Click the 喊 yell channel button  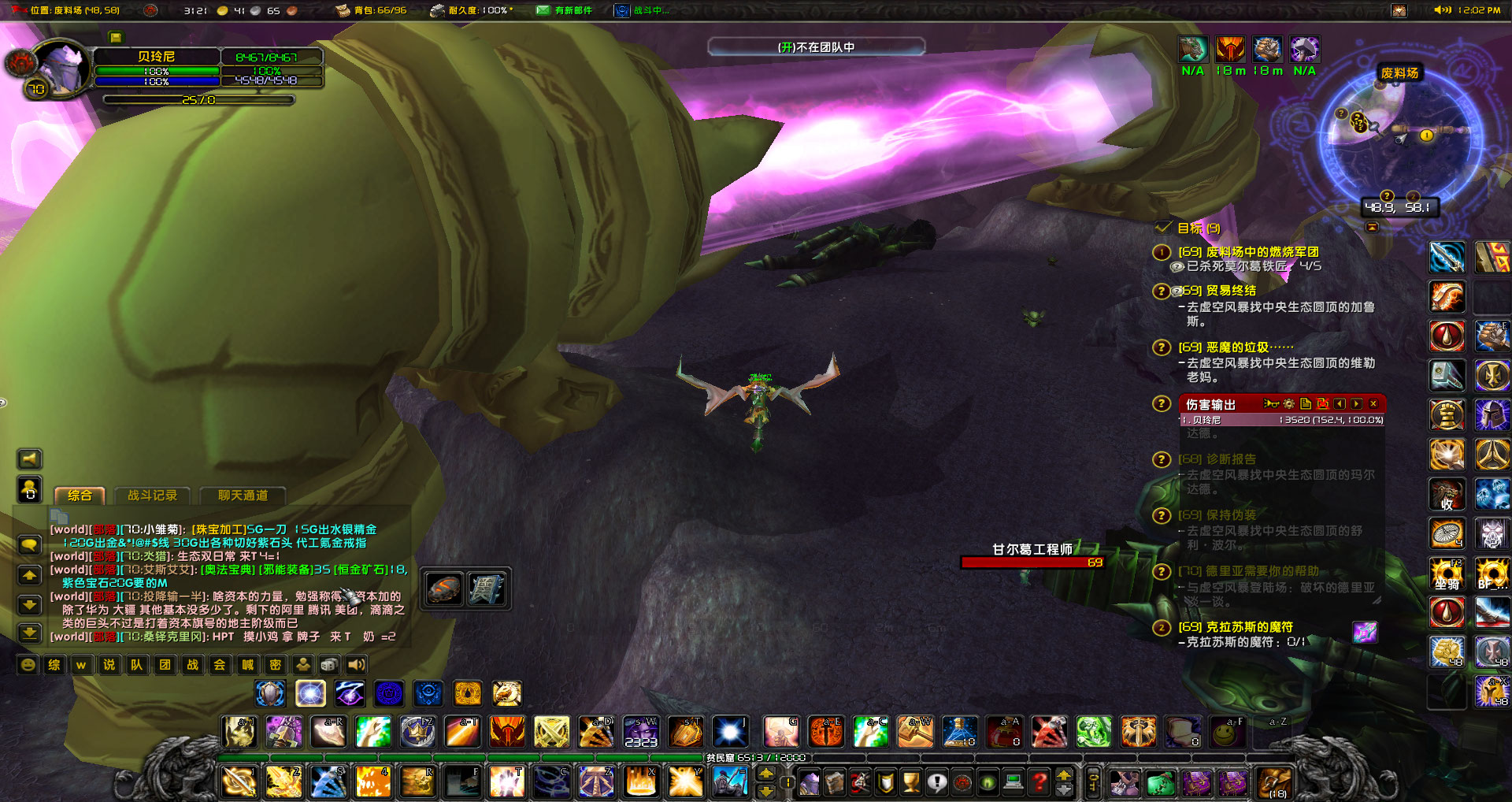pos(247,665)
